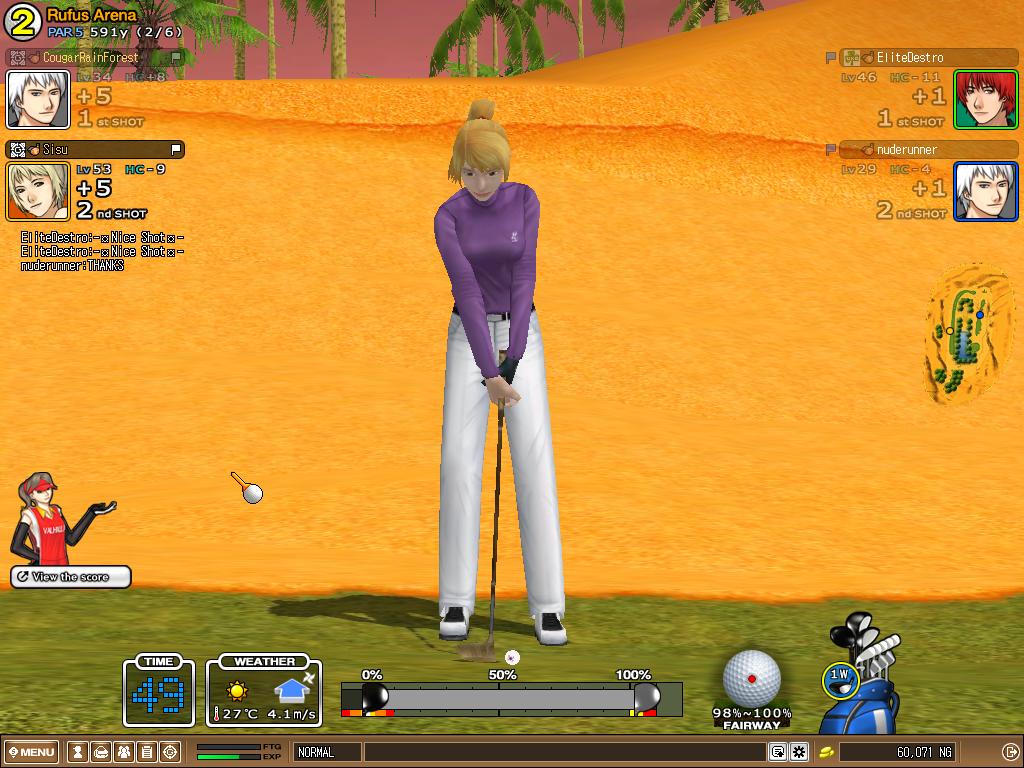The height and width of the screenshot is (768, 1024).
Task: Open the gear settings icon
Action: pos(799,752)
